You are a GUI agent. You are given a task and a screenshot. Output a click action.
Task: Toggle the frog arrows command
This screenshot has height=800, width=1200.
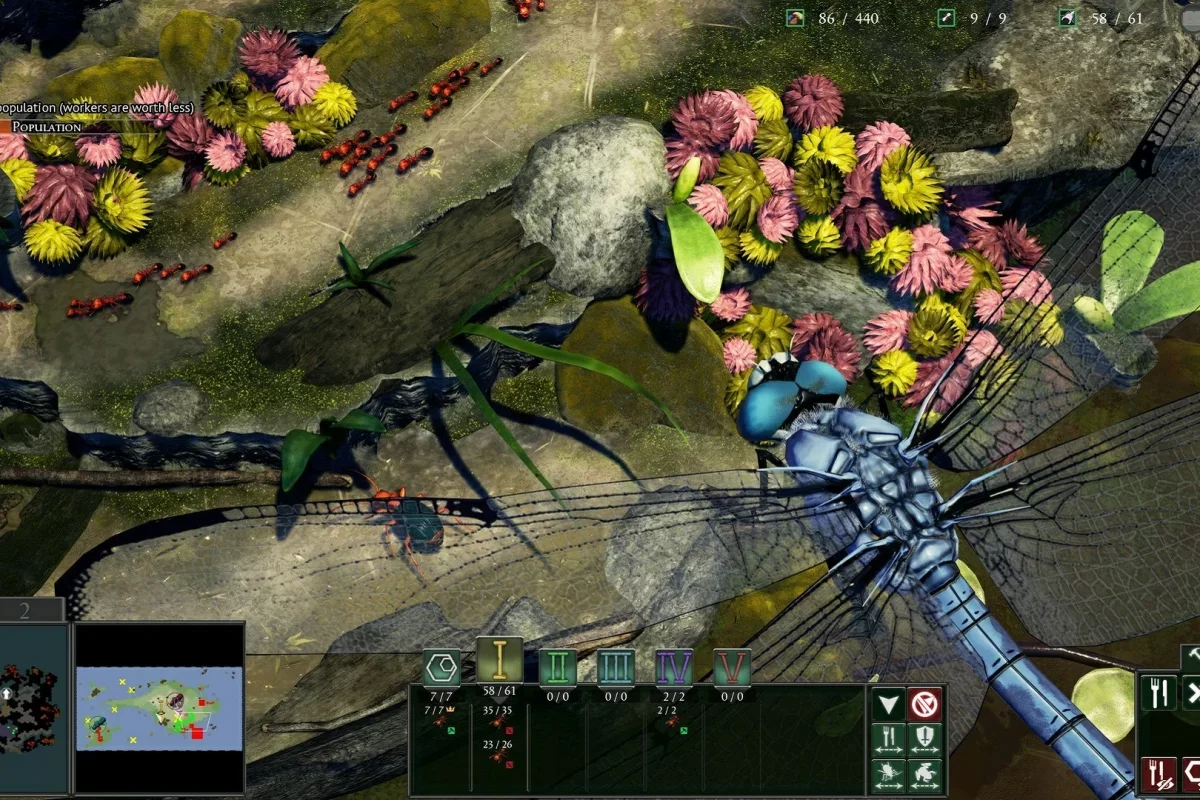(x=924, y=774)
